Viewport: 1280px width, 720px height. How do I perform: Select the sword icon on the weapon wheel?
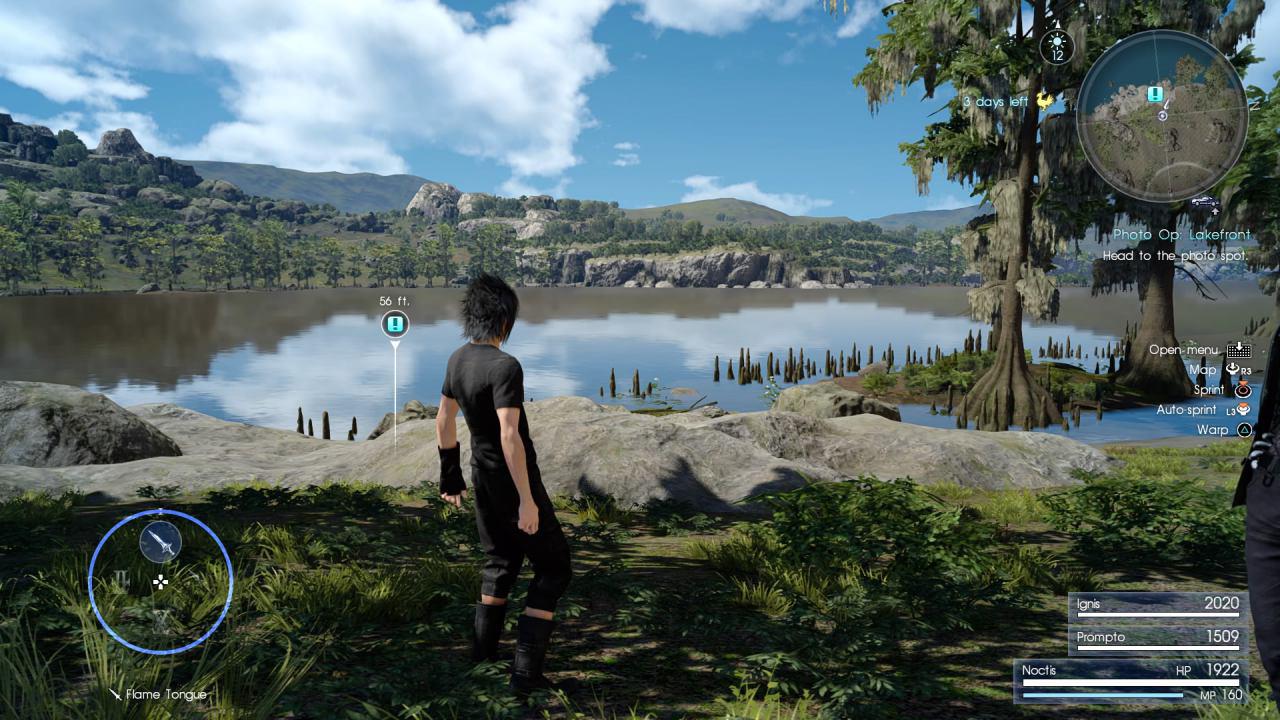(160, 543)
